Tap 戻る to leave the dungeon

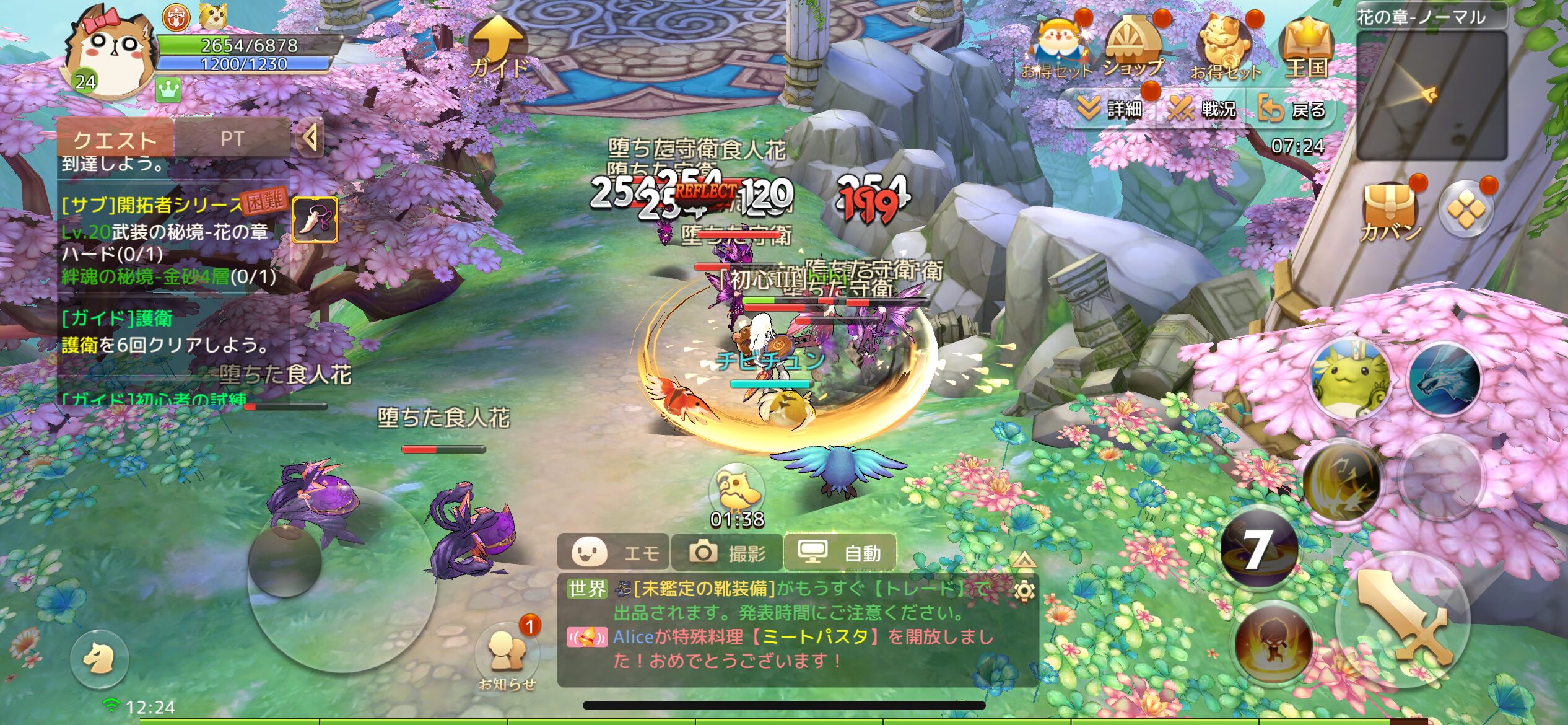(1292, 110)
